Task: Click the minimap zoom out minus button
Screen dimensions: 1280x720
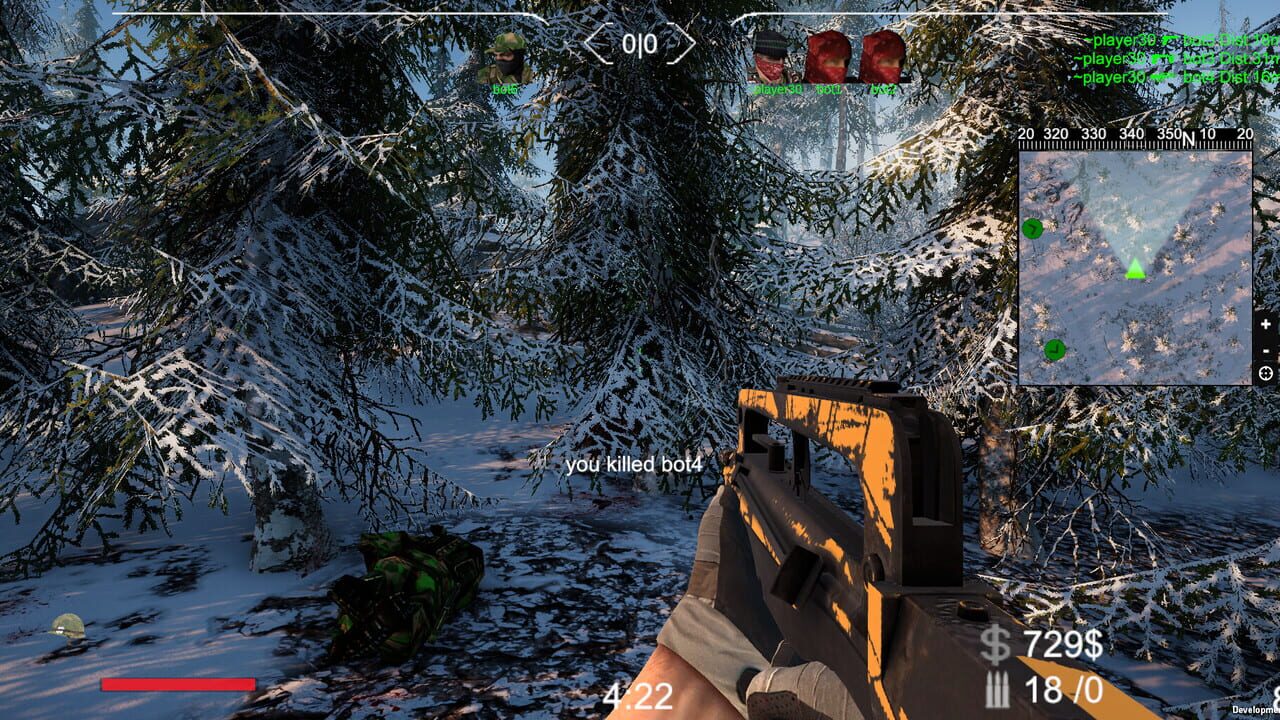Action: [1267, 350]
